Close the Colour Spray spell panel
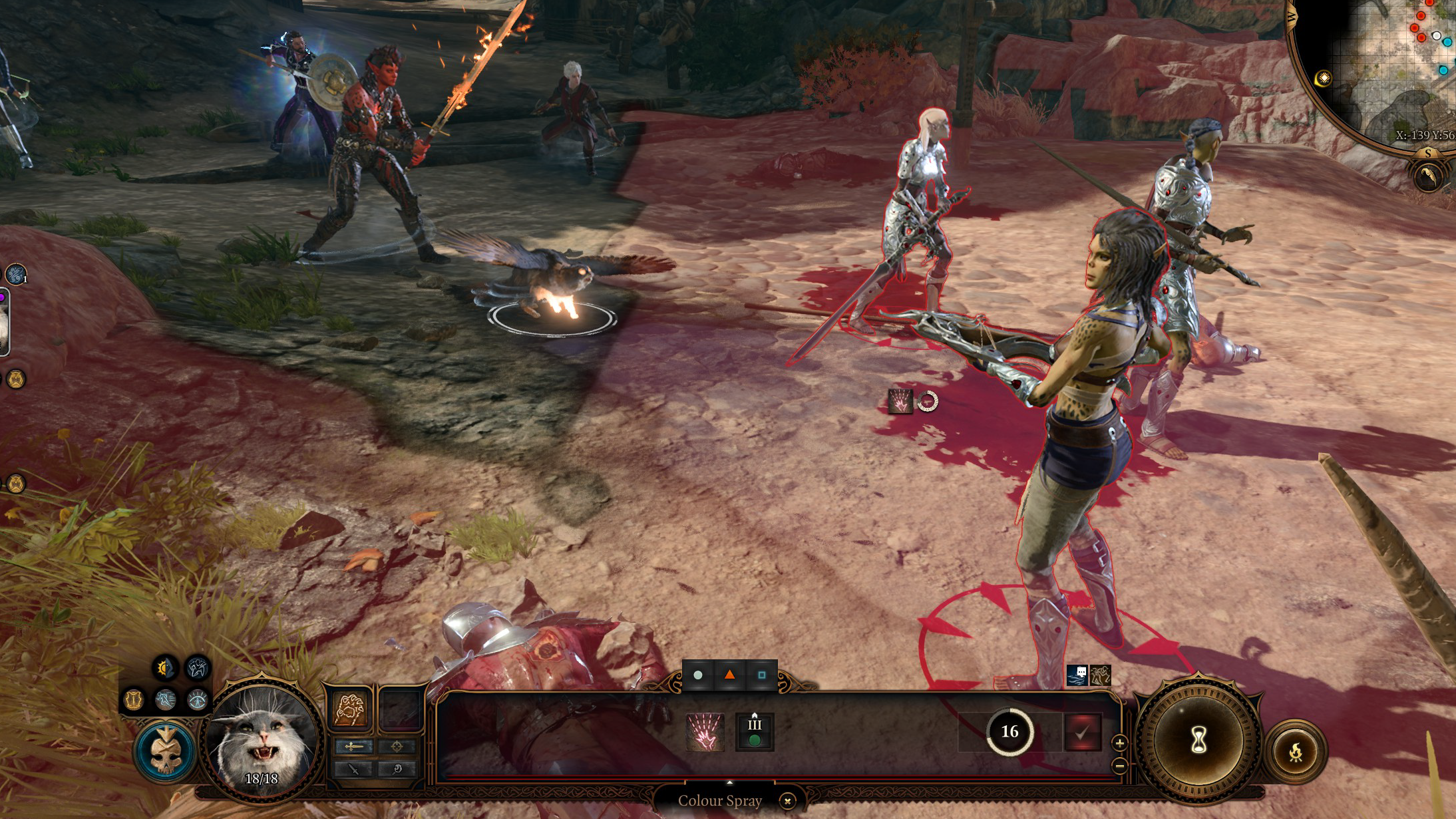 [x=787, y=801]
